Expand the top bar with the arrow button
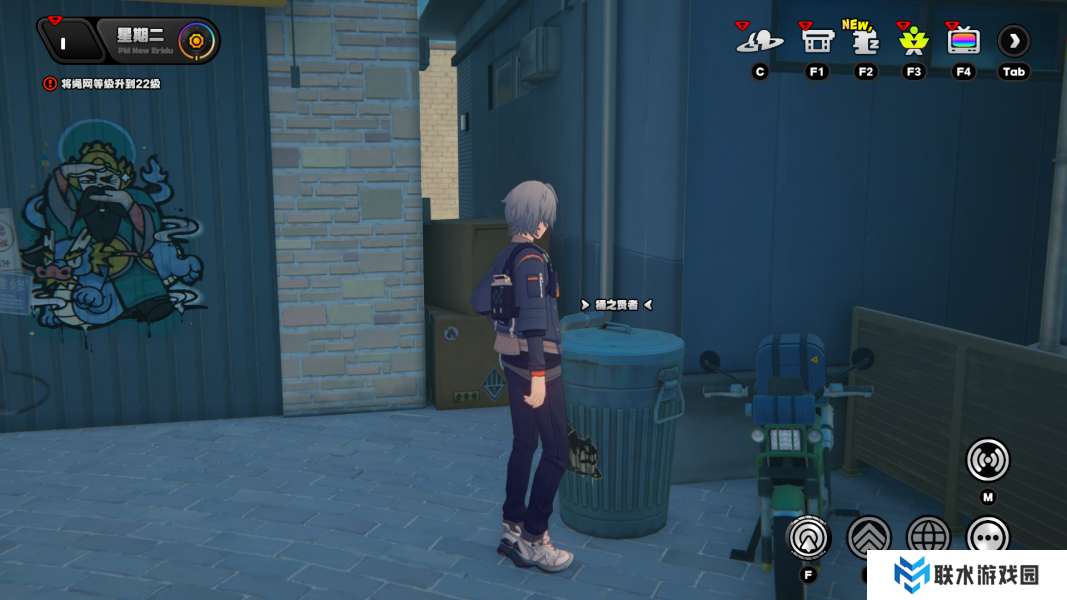Image resolution: width=1067 pixels, height=600 pixels. 1014,41
